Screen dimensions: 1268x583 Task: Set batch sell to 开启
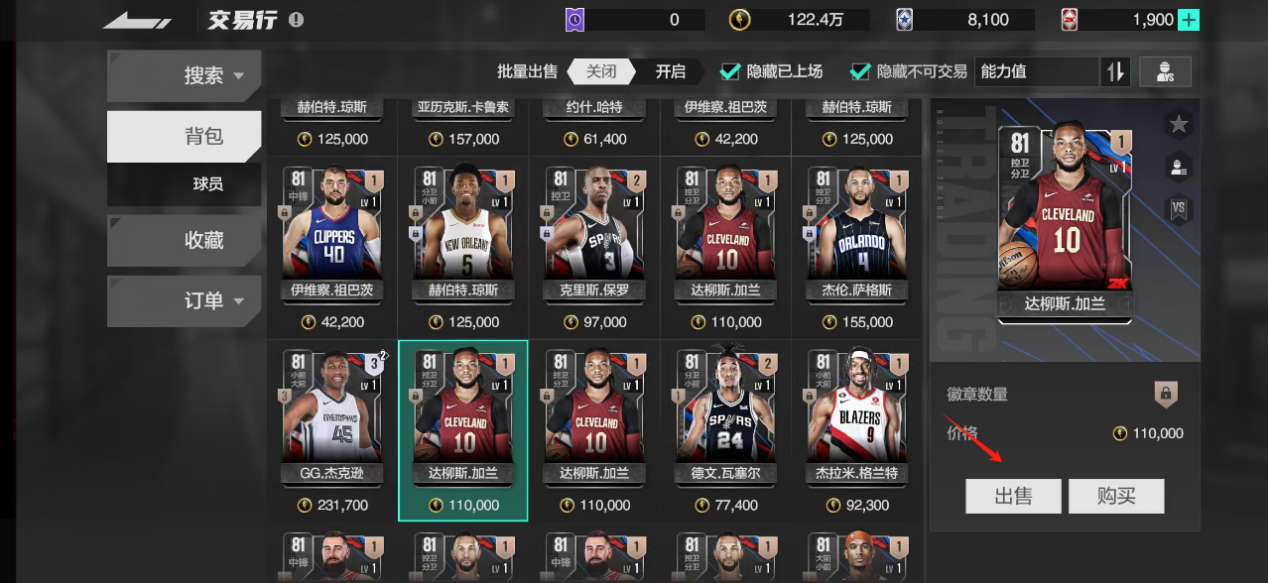point(670,72)
